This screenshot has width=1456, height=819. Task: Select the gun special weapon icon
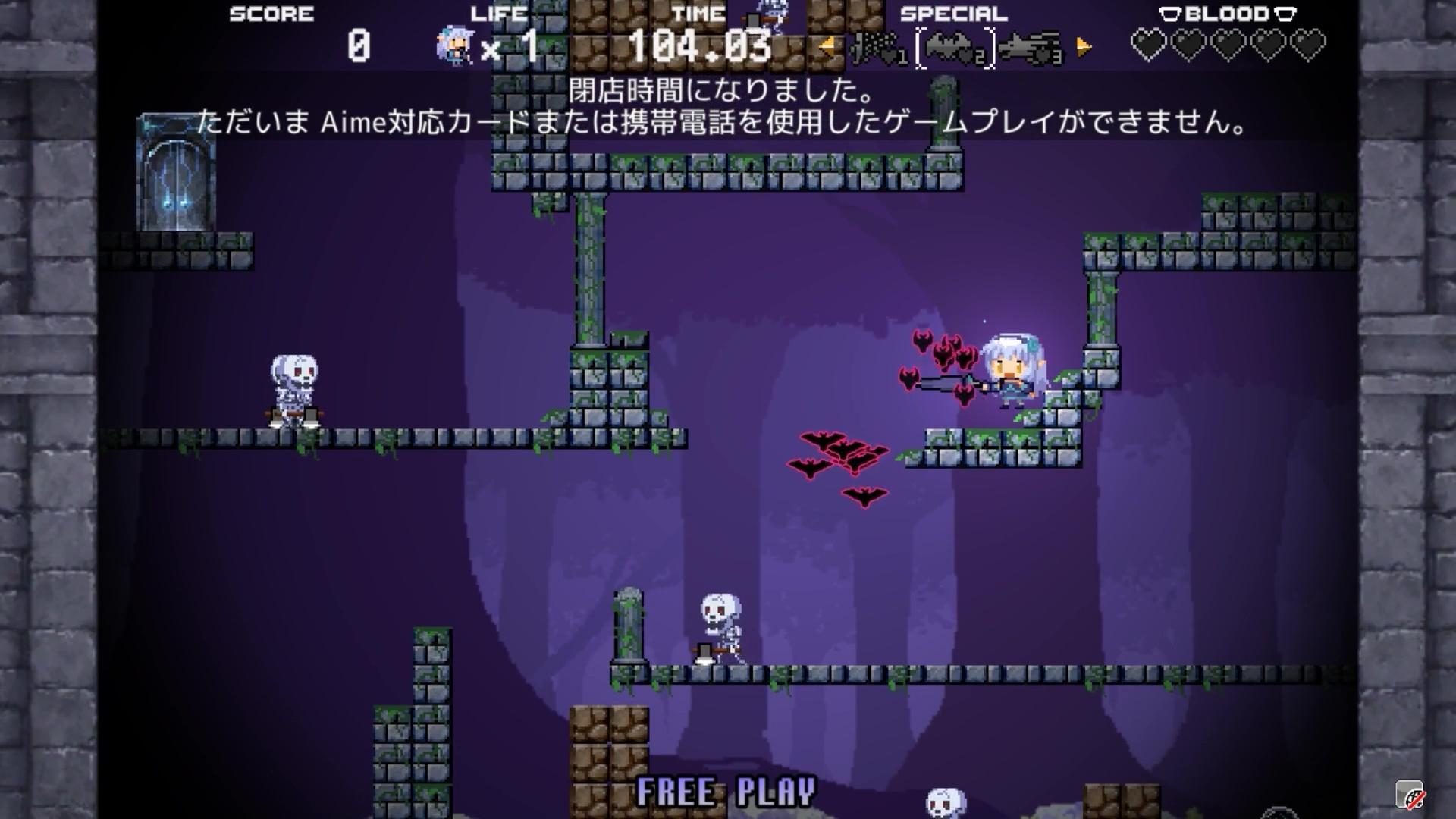pos(1024,45)
